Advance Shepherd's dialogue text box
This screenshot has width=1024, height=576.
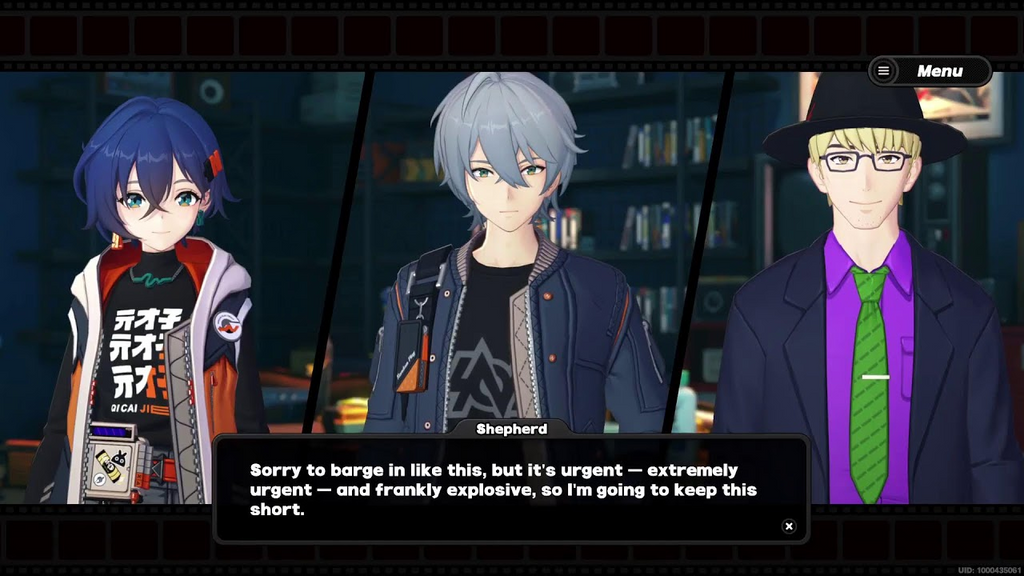pos(510,490)
